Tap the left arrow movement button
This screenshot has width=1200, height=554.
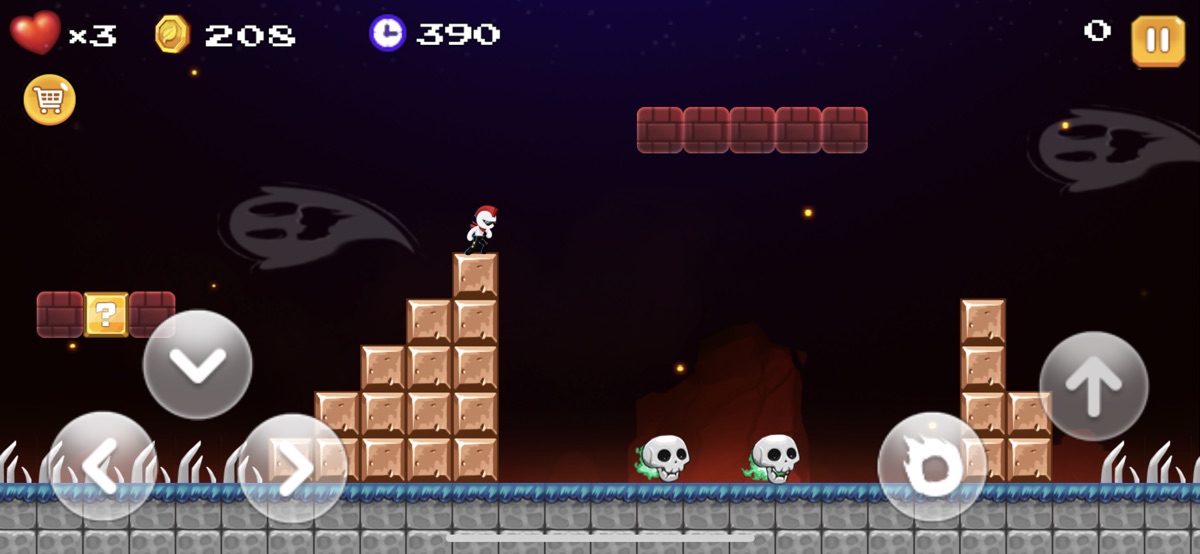(103, 467)
